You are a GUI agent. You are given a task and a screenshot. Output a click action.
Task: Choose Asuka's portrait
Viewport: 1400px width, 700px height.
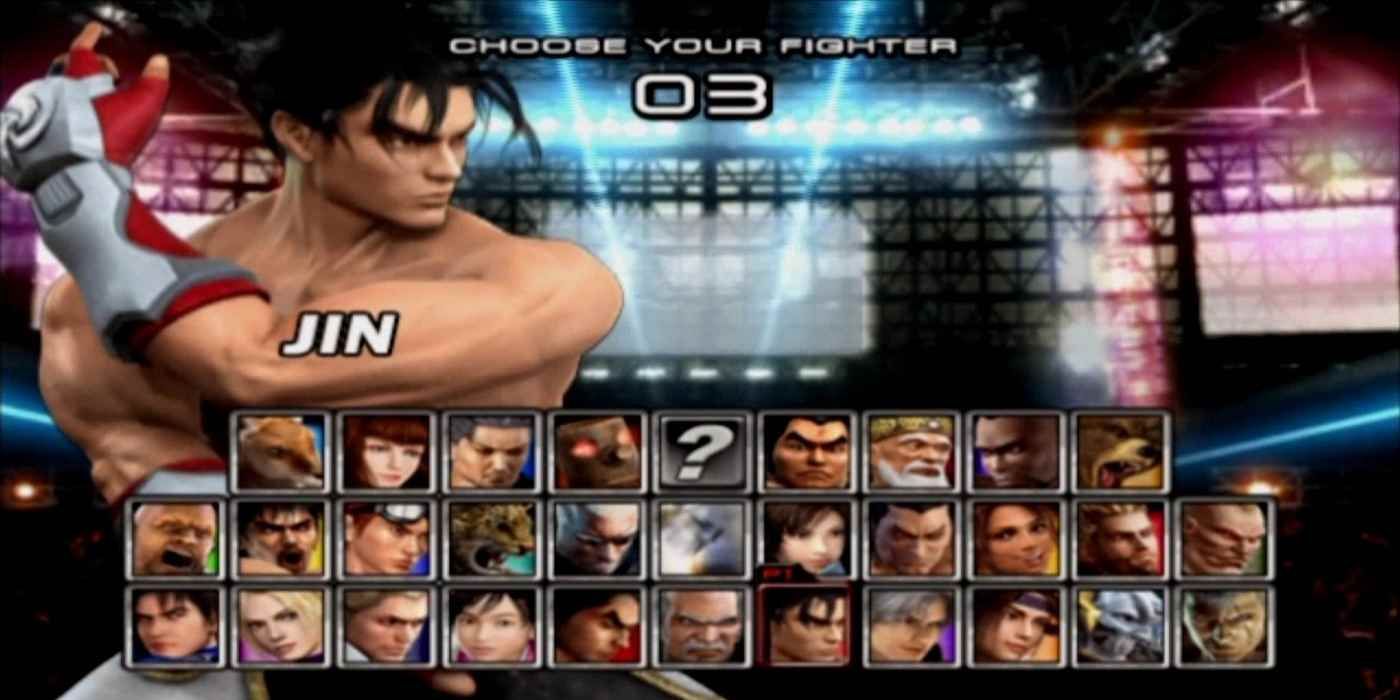(806, 538)
